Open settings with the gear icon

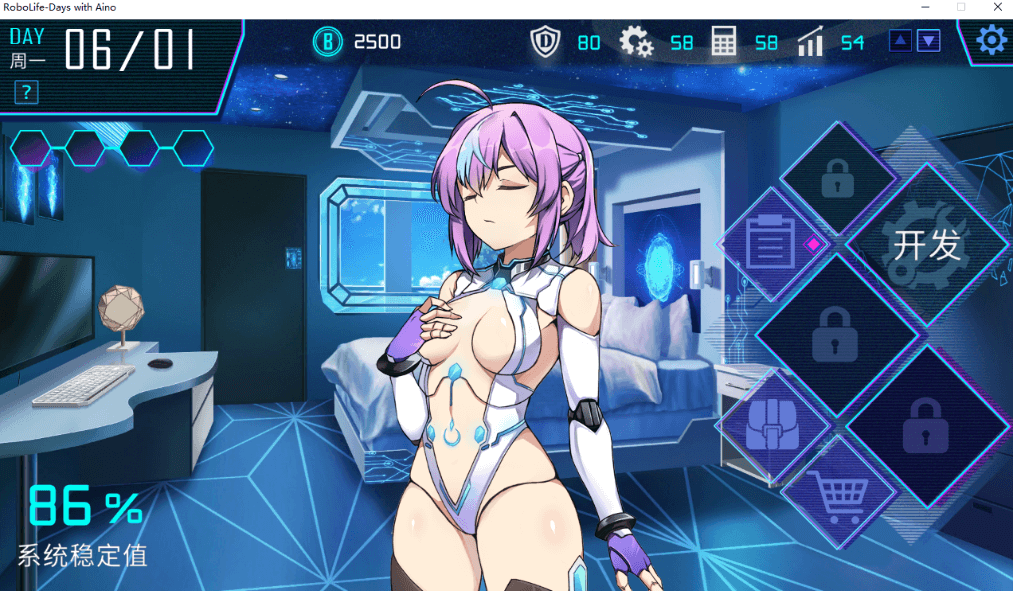coord(990,40)
